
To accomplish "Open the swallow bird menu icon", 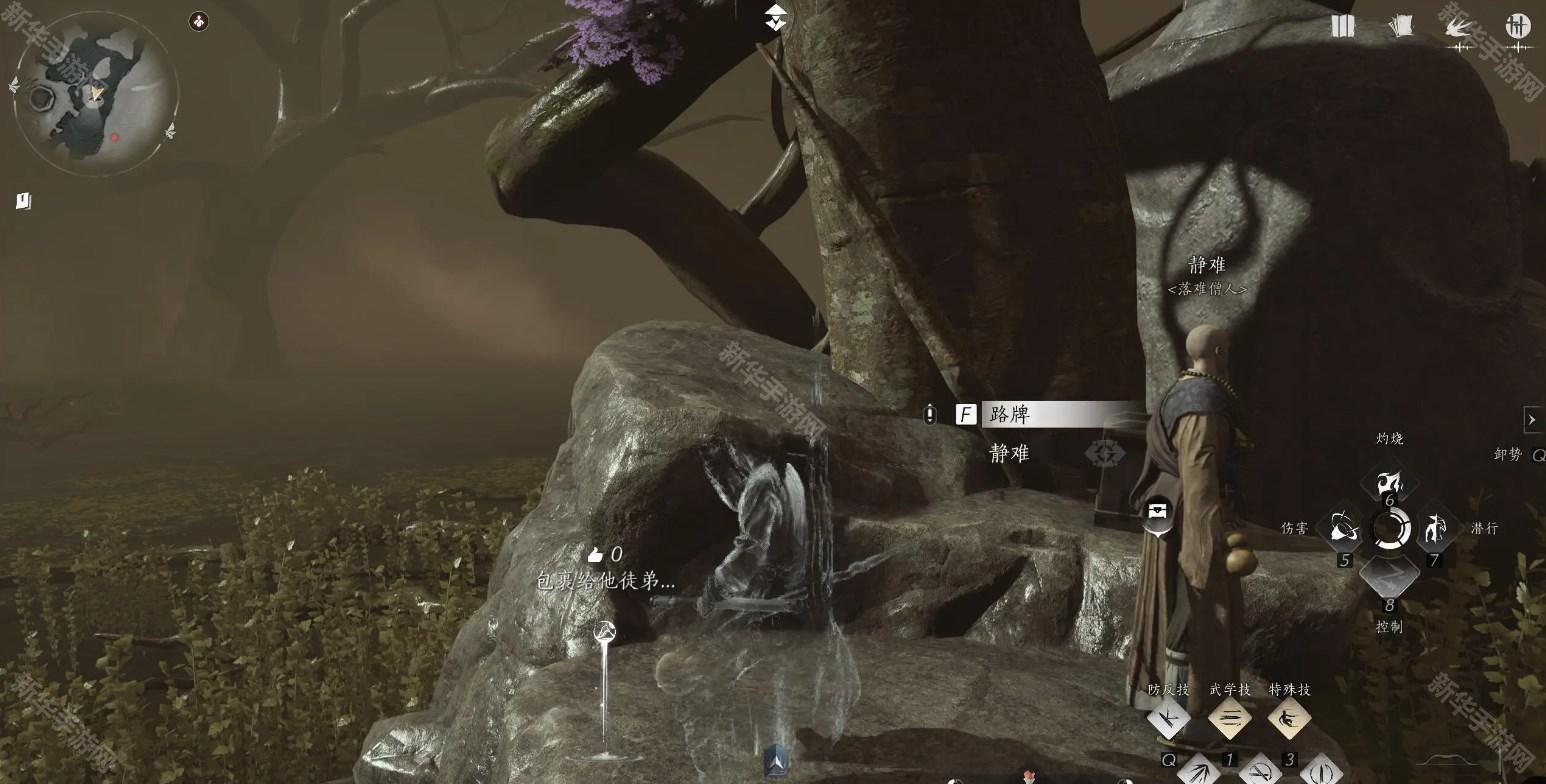I will [x=1459, y=28].
